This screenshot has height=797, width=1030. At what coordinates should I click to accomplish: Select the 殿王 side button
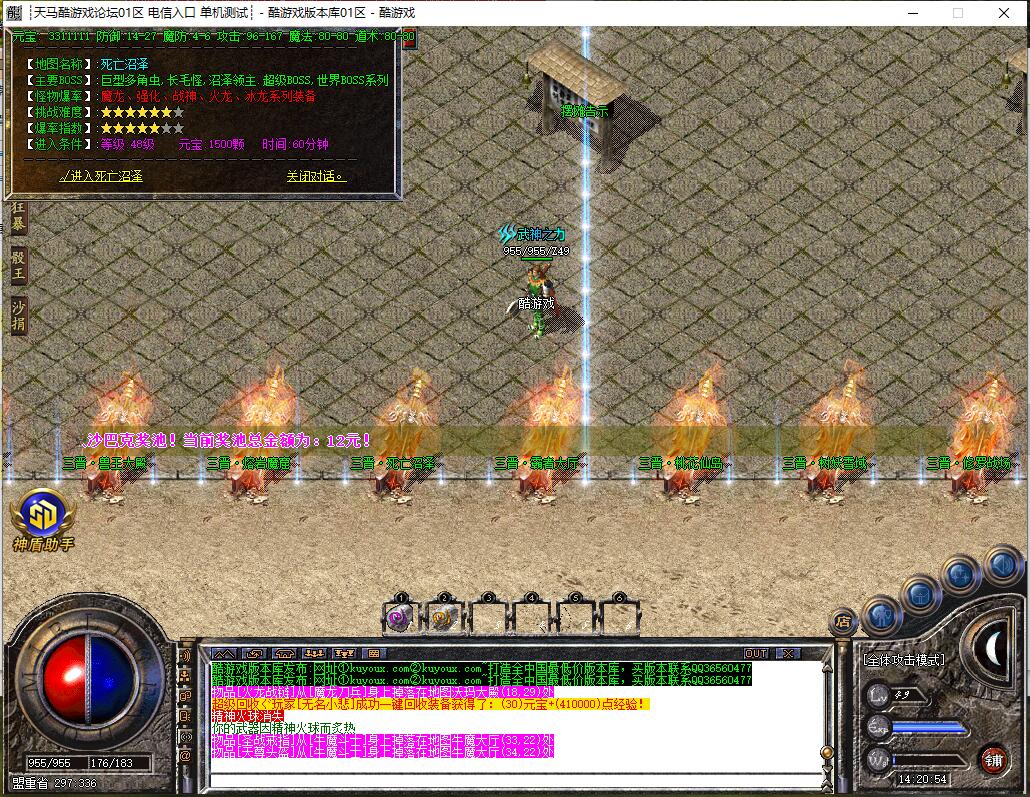(x=19, y=268)
